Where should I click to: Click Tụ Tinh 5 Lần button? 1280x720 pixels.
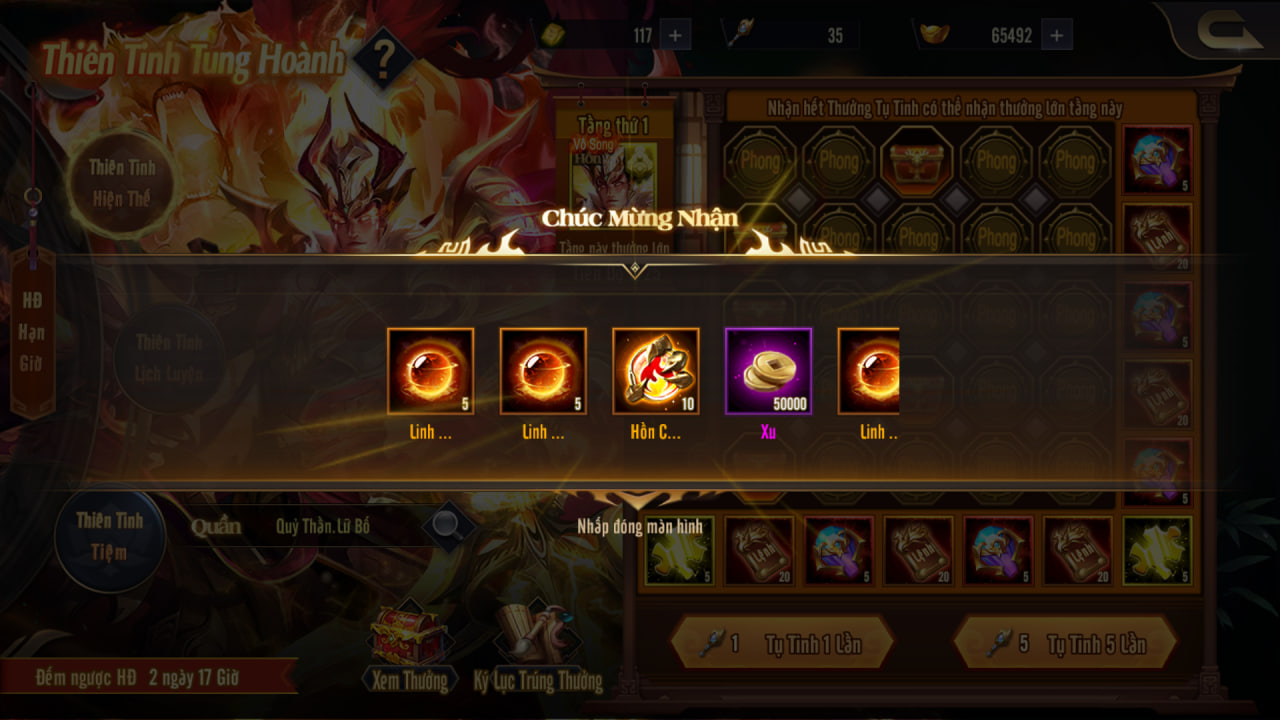[x=1064, y=643]
